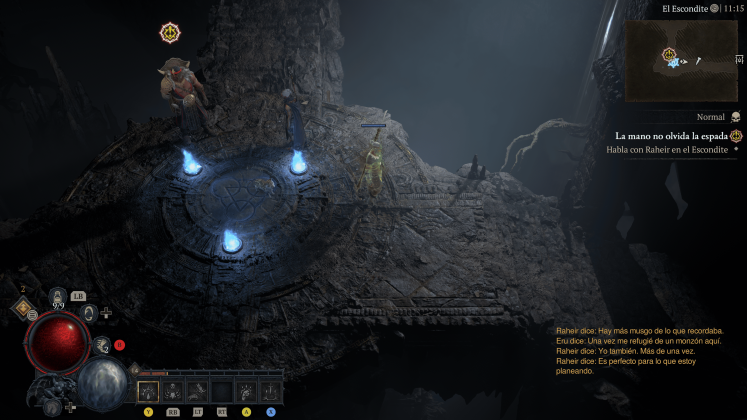747x420 pixels.
Task: Open the chat log with Raheir's dialogue
Action: click(x=640, y=351)
